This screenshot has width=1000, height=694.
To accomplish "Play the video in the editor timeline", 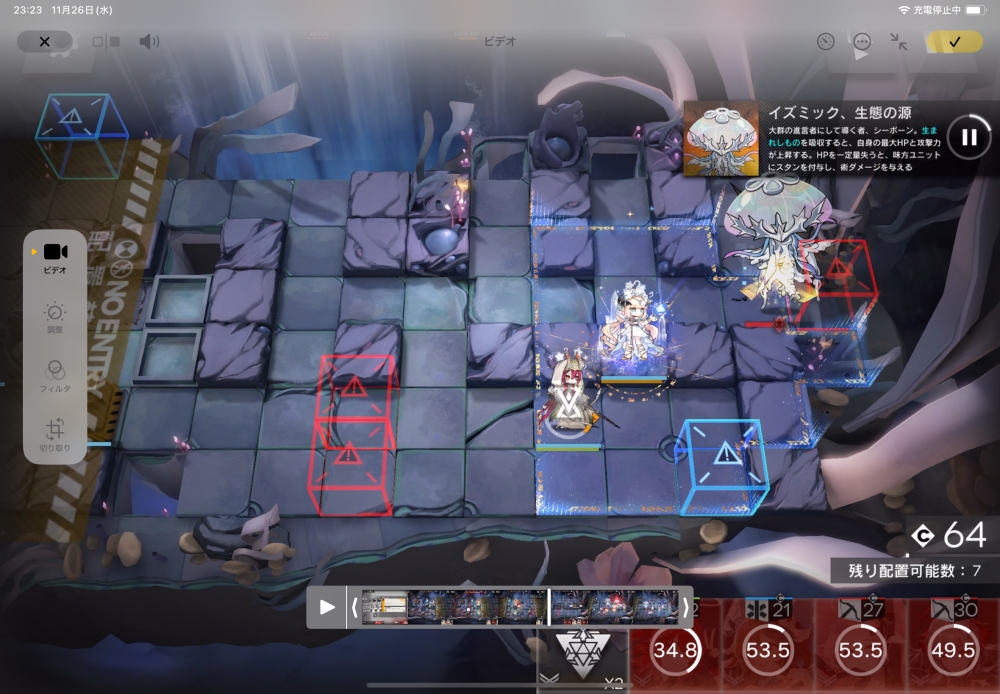I will 327,607.
